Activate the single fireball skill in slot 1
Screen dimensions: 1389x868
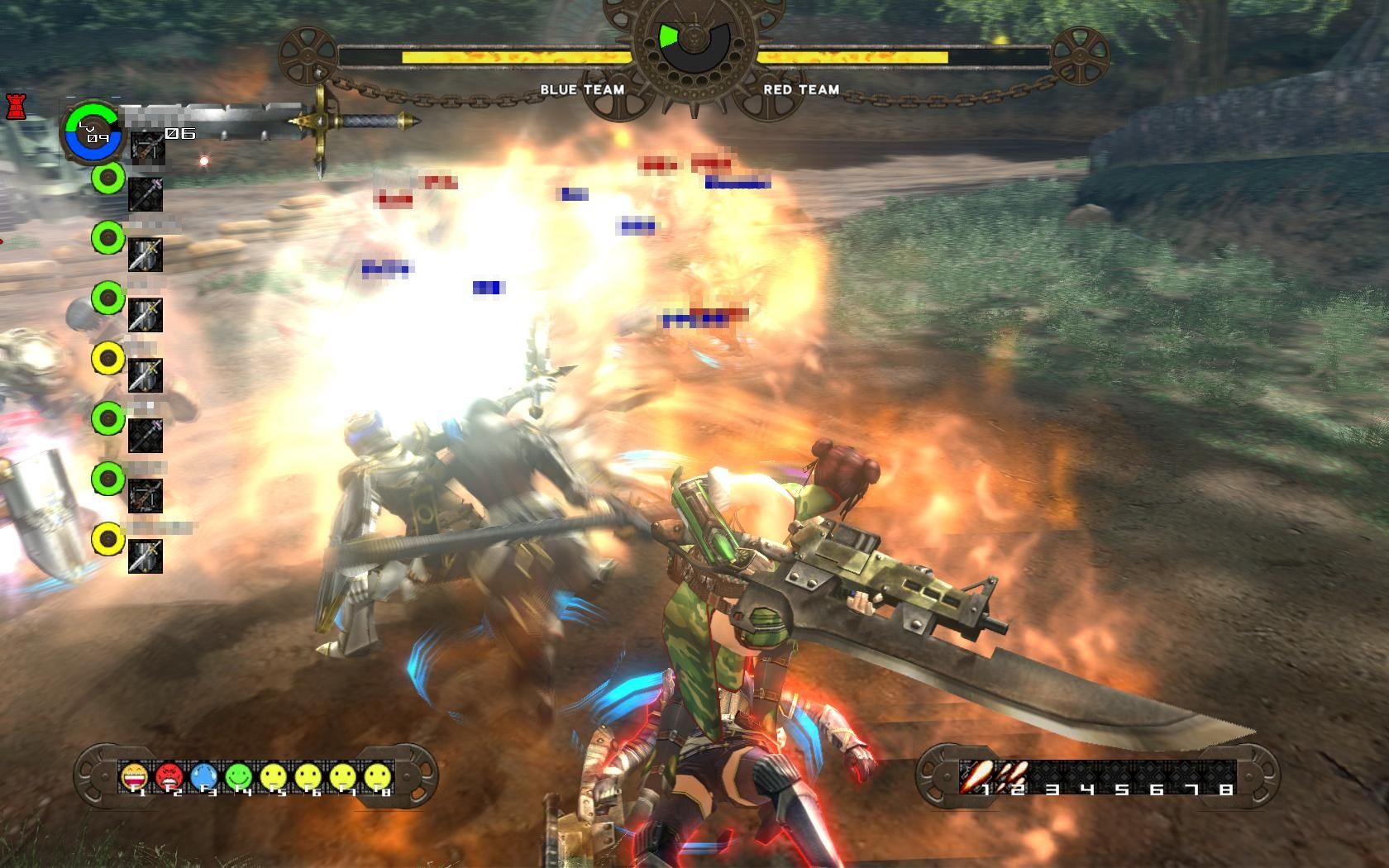(x=974, y=776)
